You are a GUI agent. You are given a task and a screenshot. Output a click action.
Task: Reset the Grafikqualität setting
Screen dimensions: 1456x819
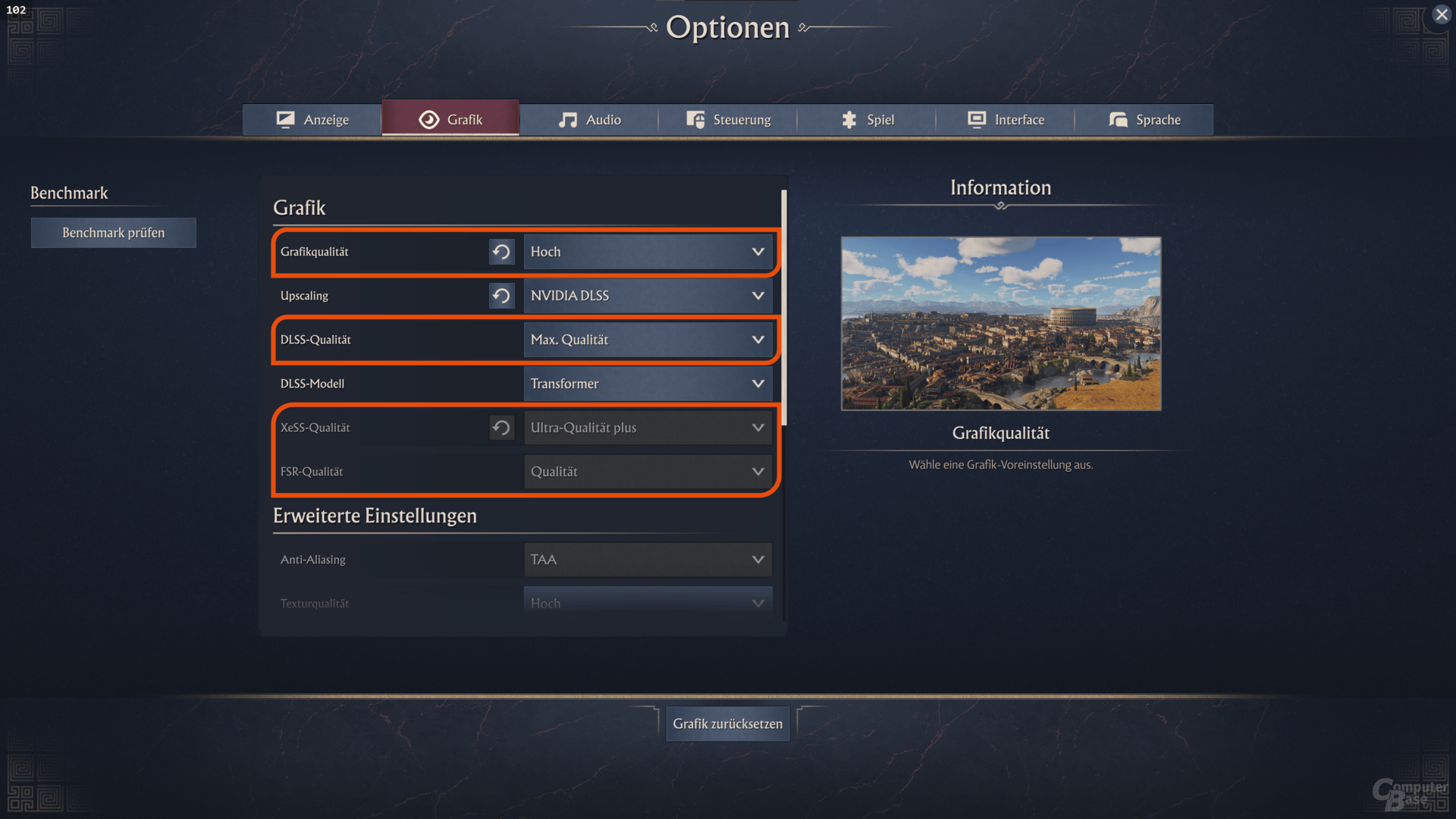tap(501, 252)
